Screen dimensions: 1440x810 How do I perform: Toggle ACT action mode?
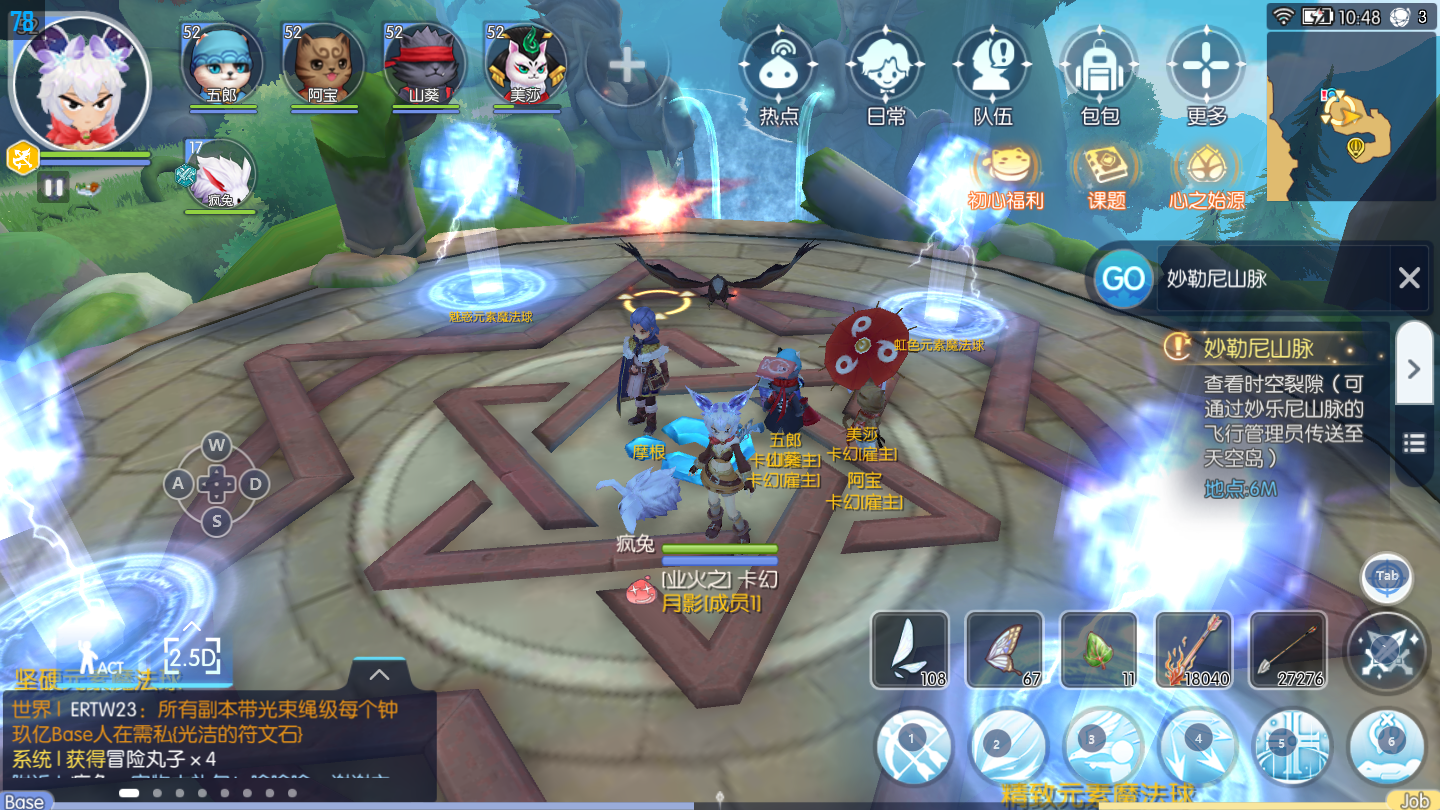point(100,655)
